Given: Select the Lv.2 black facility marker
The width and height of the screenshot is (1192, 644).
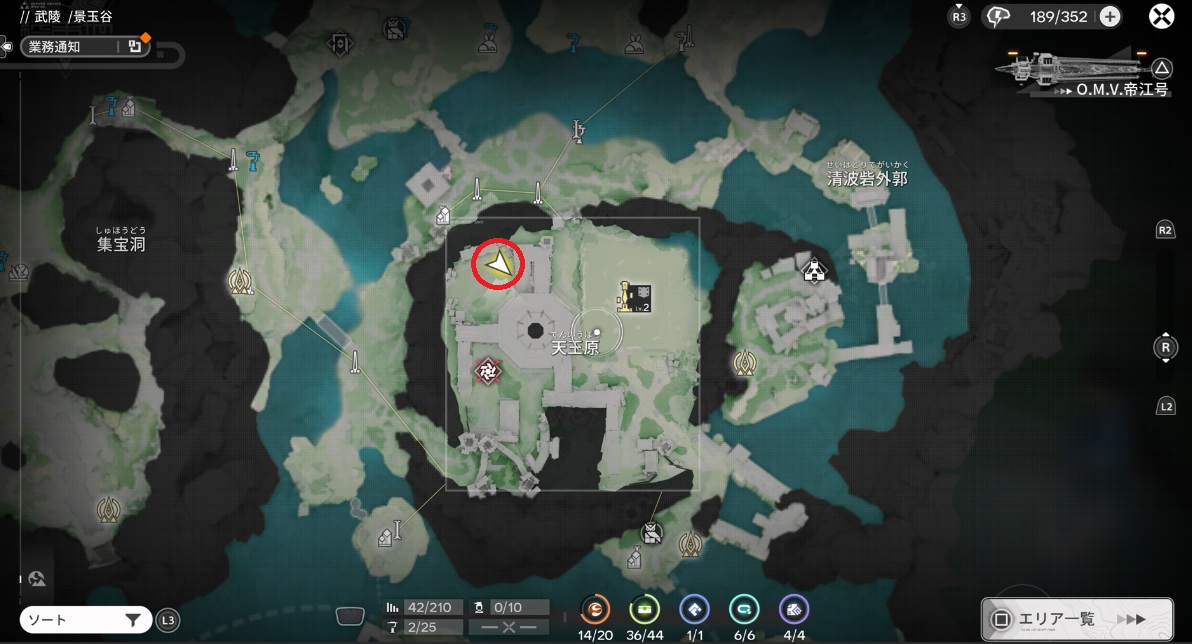Looking at the screenshot, I should point(635,296).
